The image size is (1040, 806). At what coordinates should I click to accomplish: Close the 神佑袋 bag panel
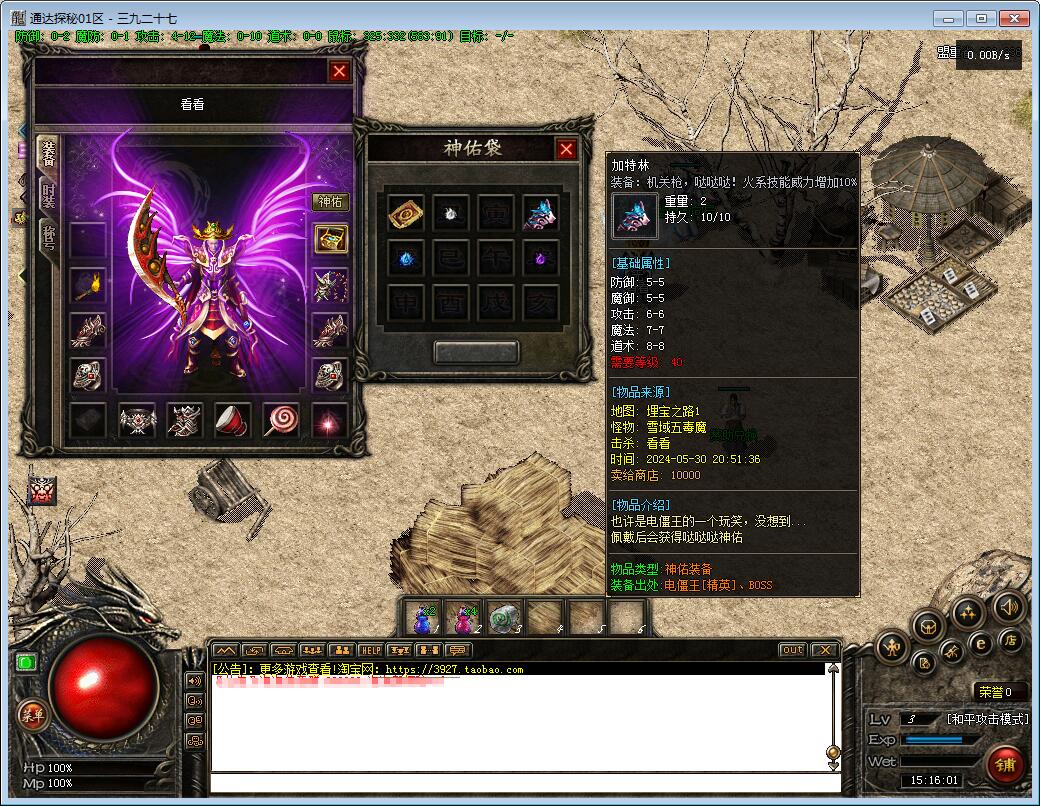(566, 149)
